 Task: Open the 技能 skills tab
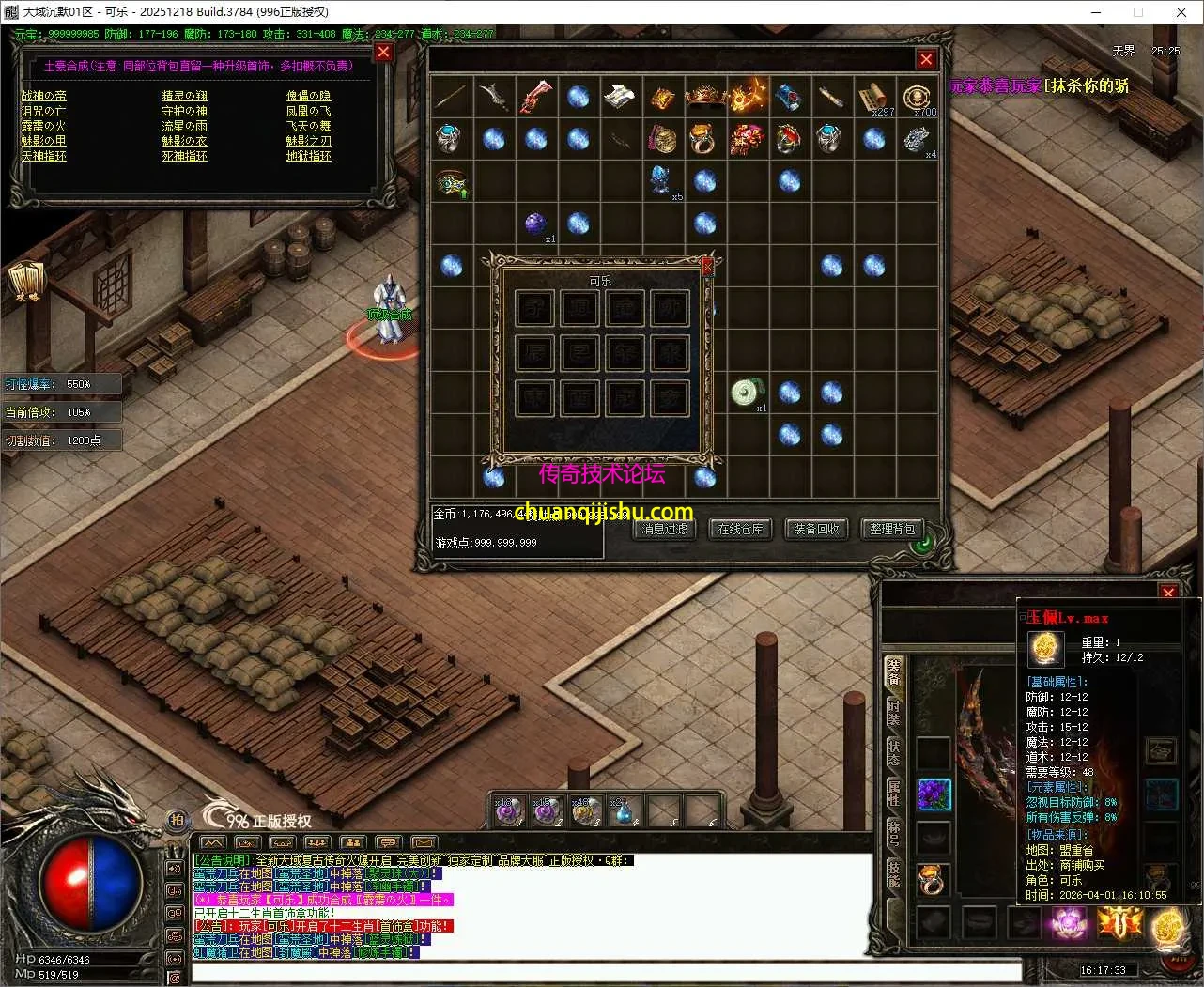click(x=893, y=873)
